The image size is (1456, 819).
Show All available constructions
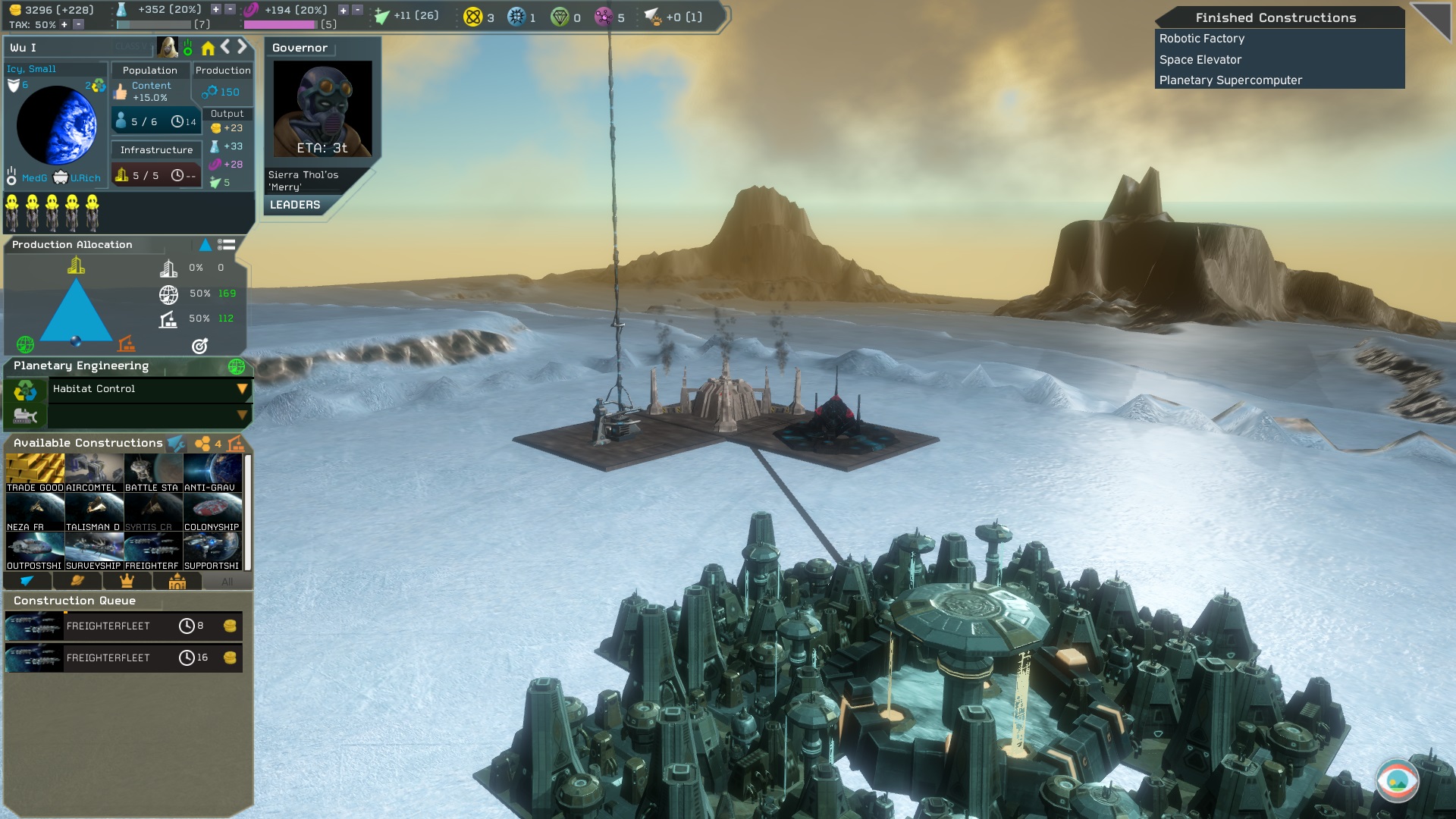click(227, 582)
